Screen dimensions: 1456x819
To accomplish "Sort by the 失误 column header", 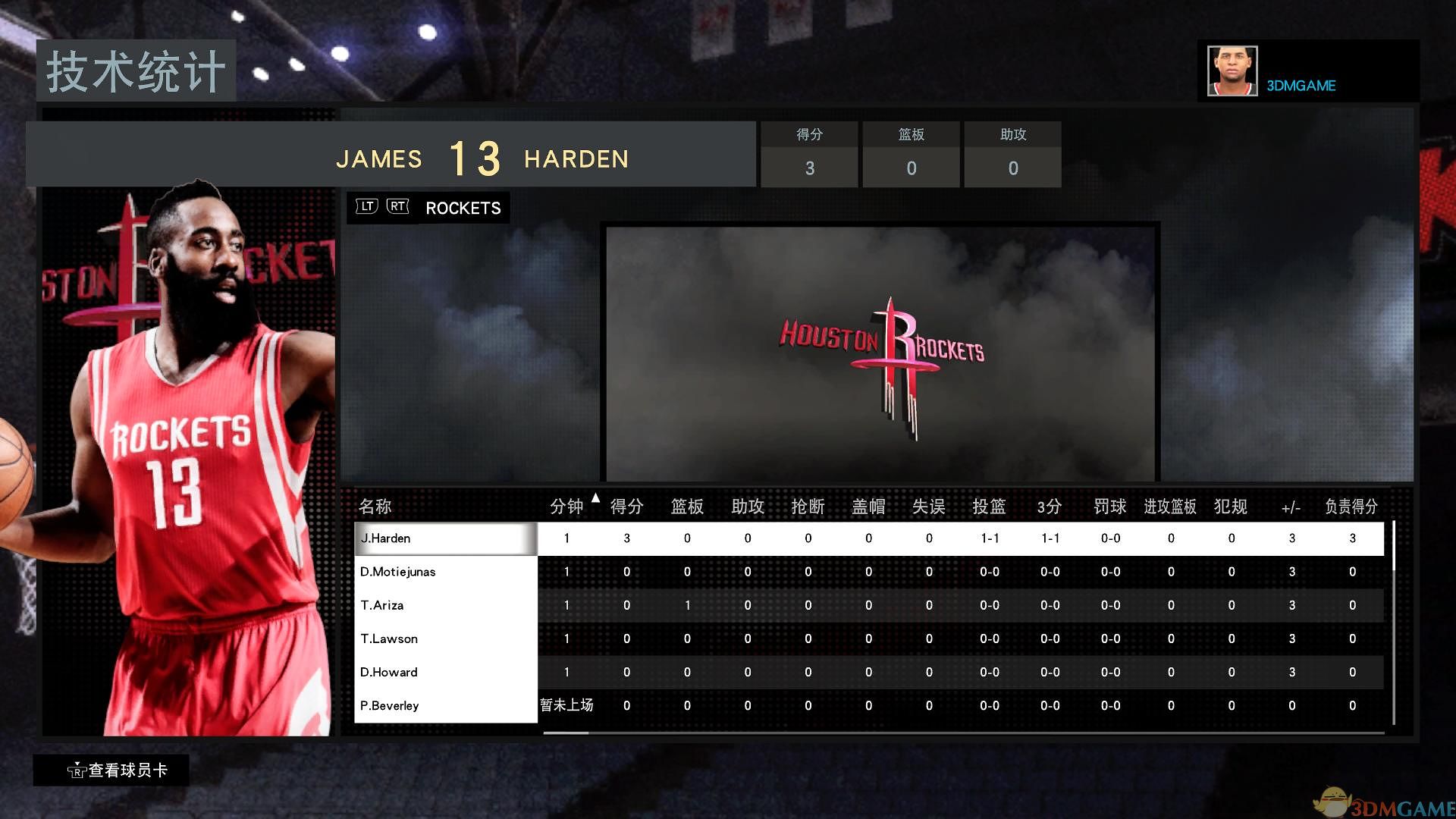I will coord(929,506).
